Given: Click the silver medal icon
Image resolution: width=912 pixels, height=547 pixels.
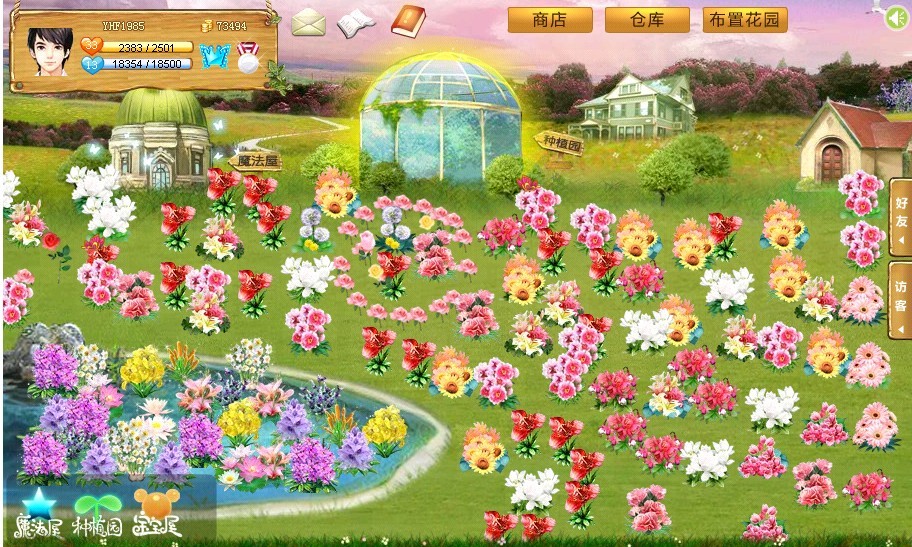Looking at the screenshot, I should coord(246,57).
